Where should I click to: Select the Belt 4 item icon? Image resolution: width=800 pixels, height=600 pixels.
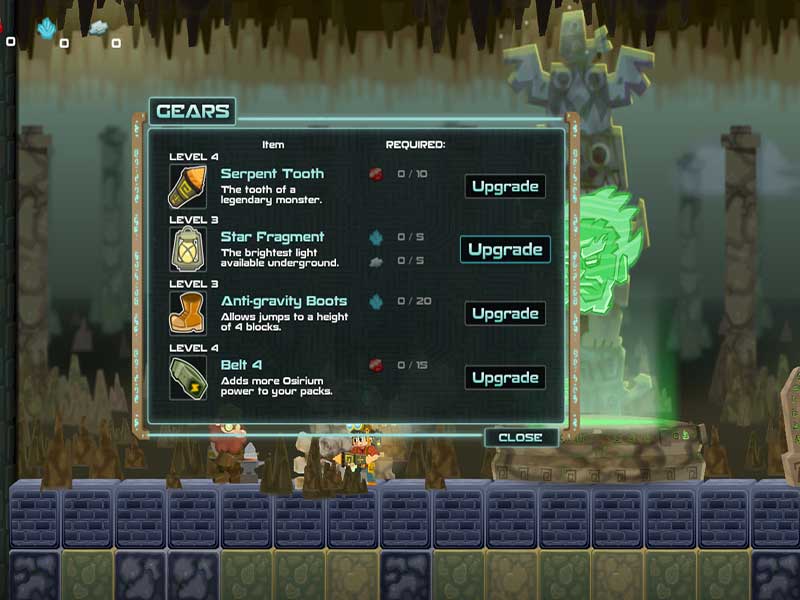[188, 377]
